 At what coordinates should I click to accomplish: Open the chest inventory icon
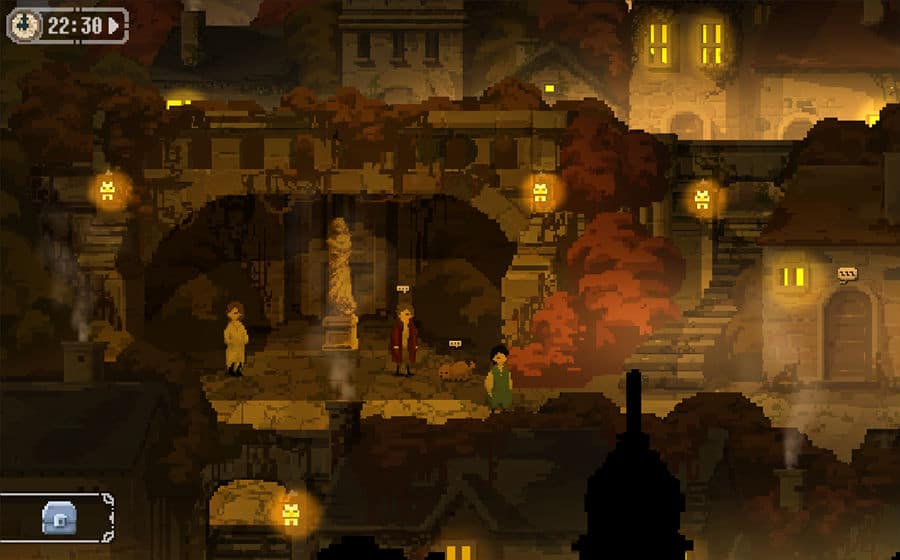point(59,517)
